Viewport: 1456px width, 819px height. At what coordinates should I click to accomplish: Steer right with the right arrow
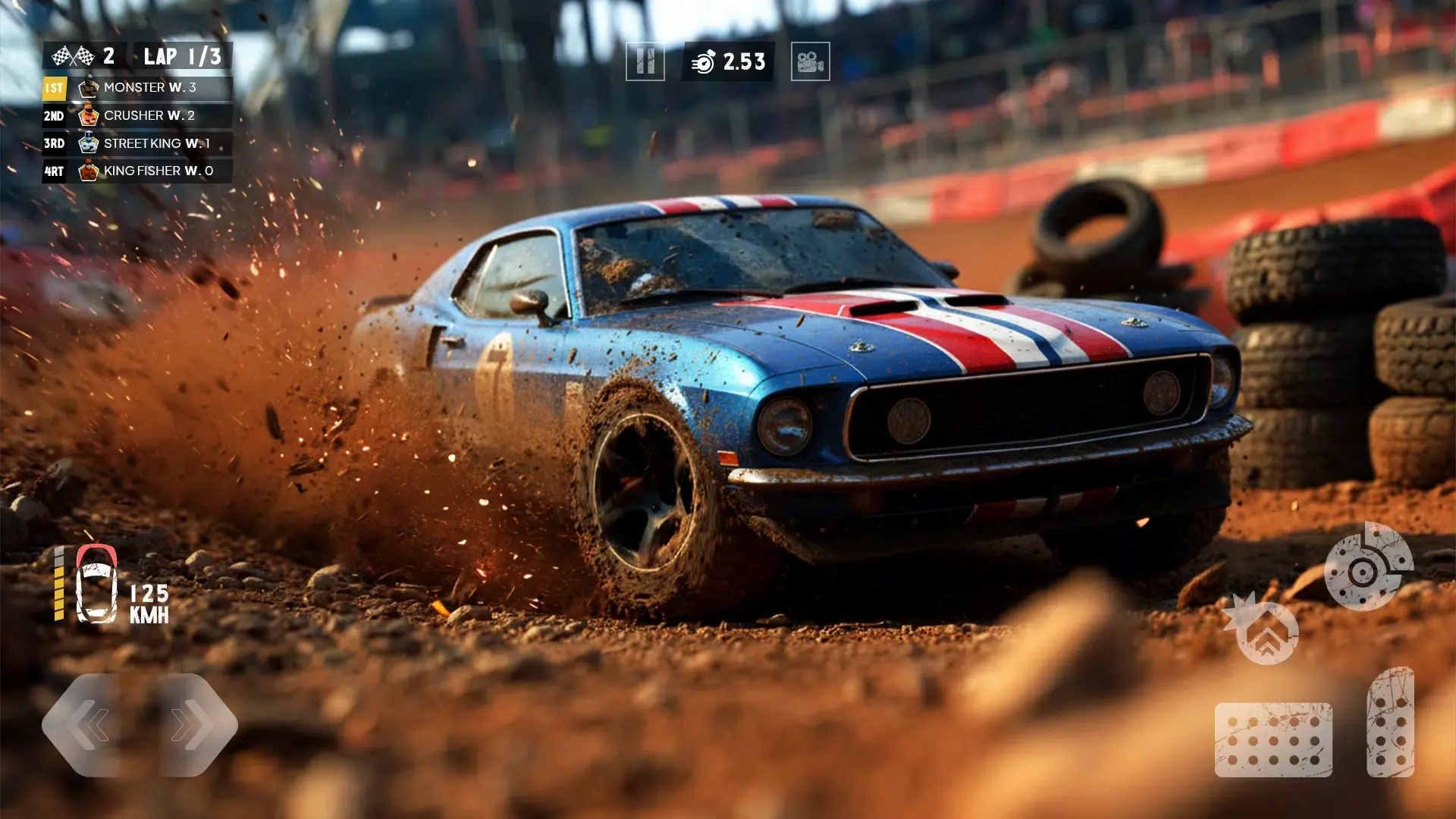[190, 725]
